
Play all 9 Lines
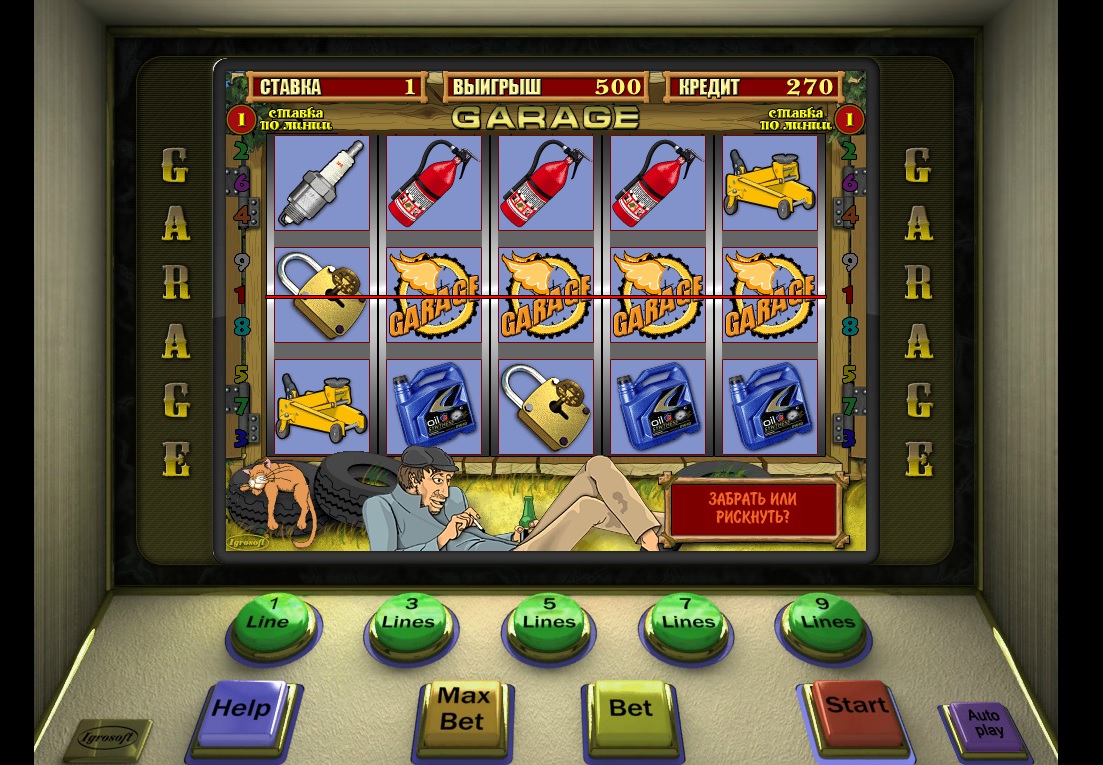pos(827,615)
